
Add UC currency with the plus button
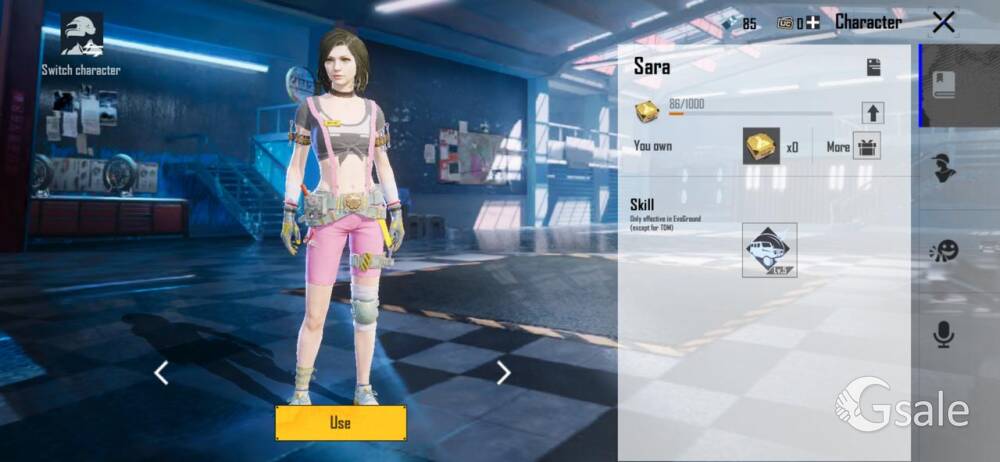tap(813, 23)
